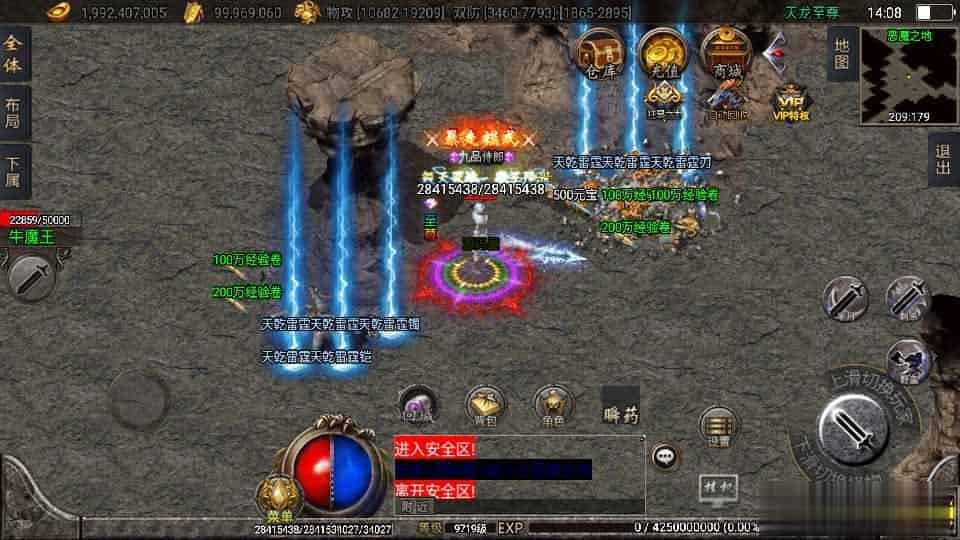The height and width of the screenshot is (540, 960).
Task: Open the 设置 settings icon
Action: pos(718,425)
